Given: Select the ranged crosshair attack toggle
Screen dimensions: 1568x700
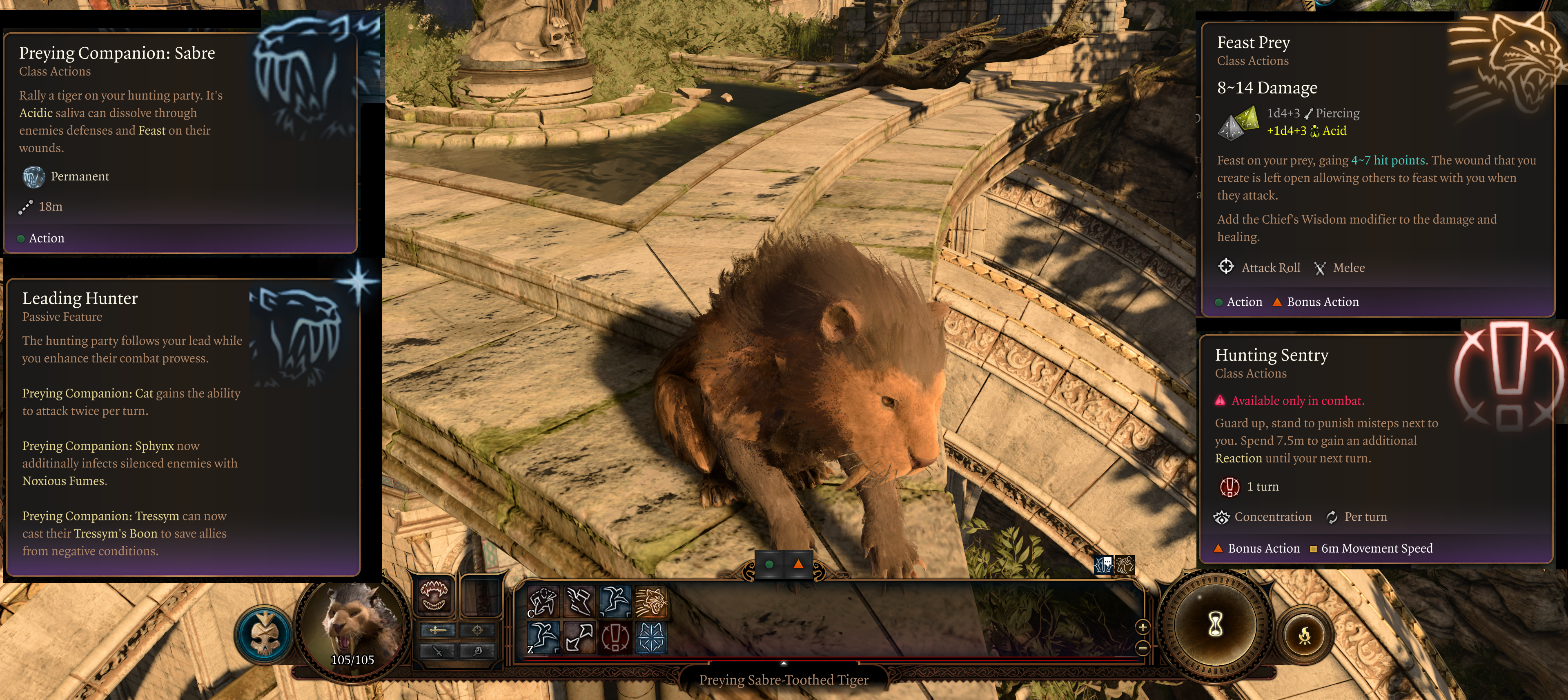Looking at the screenshot, I should pyautogui.click(x=478, y=630).
